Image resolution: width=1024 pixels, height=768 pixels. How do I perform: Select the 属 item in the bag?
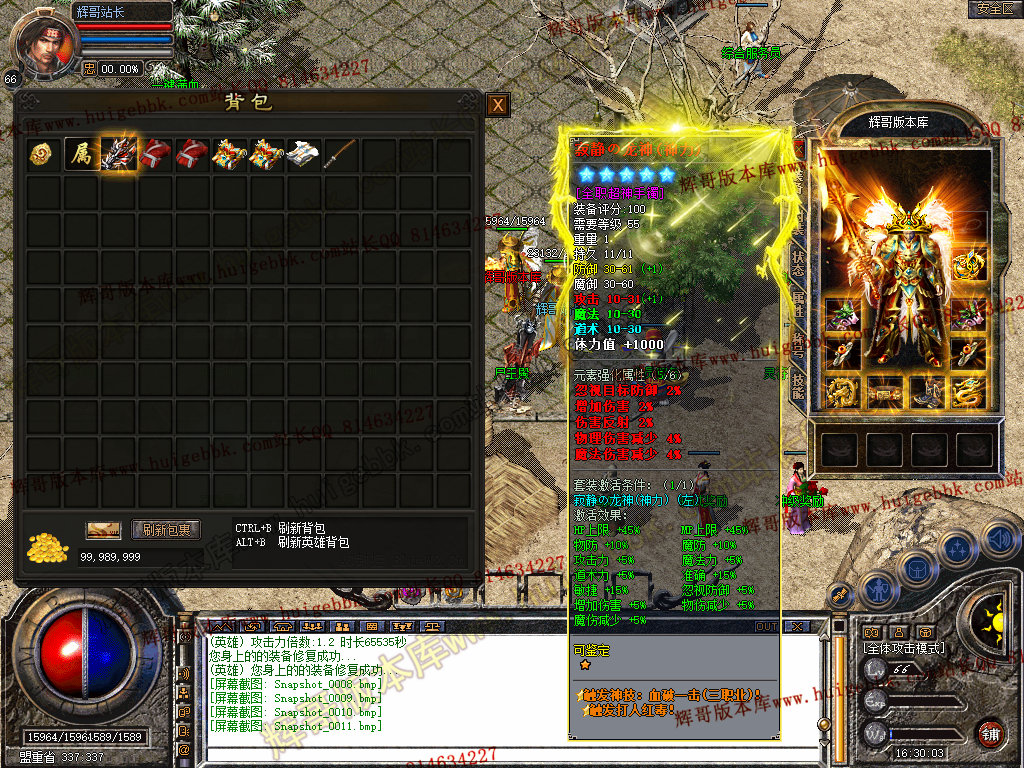[x=80, y=154]
